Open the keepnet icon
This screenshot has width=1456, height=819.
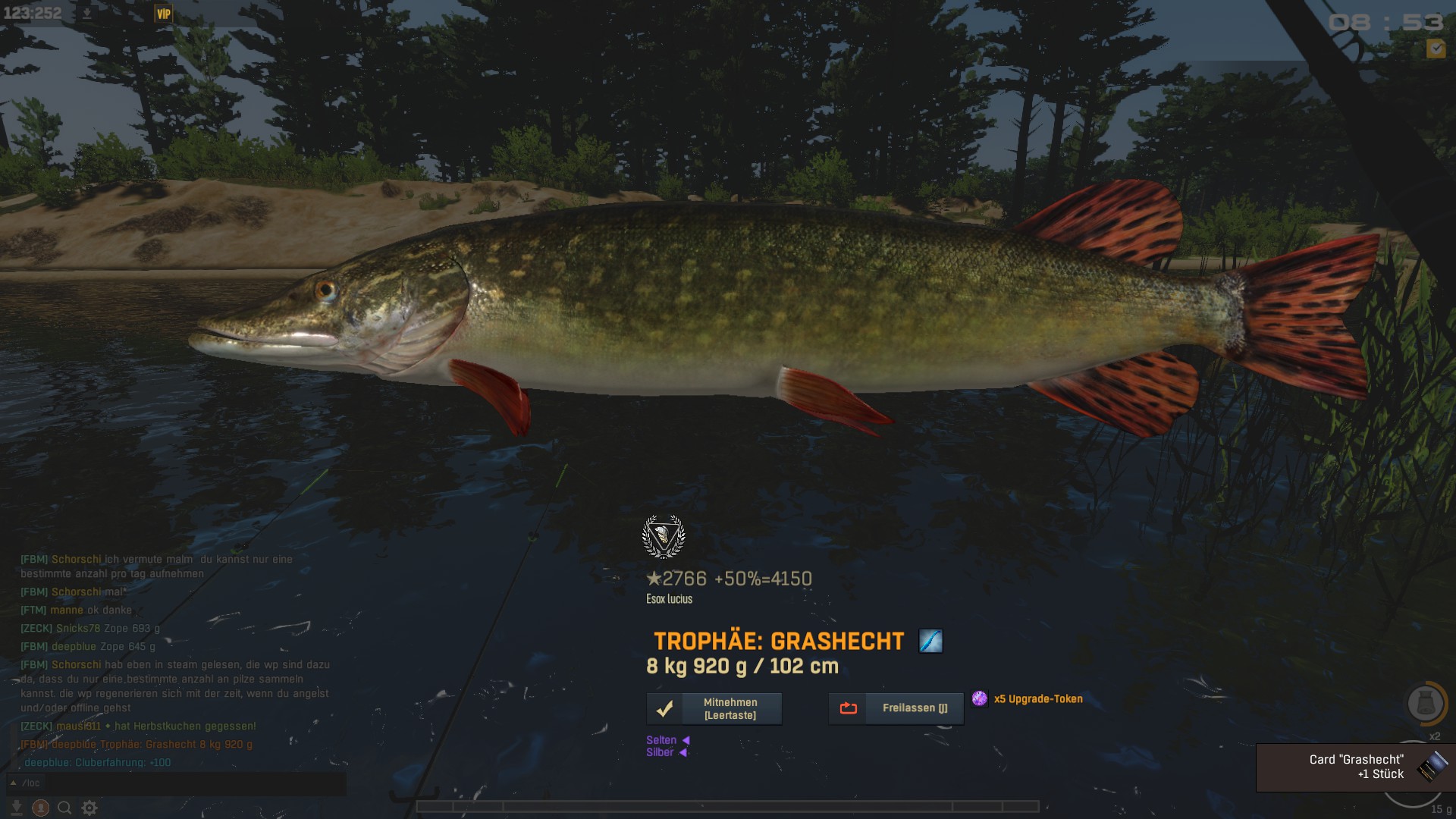[1425, 703]
